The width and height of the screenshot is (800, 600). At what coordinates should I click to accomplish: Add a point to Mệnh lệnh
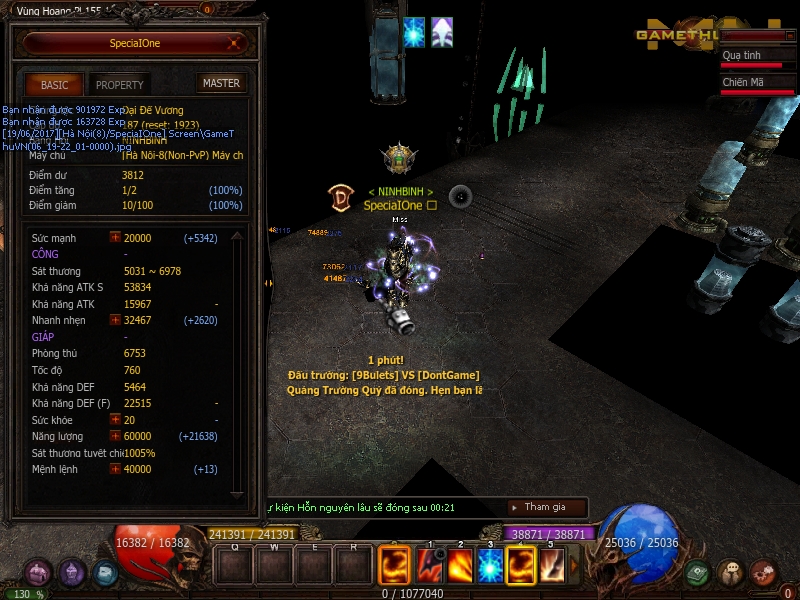[115, 469]
